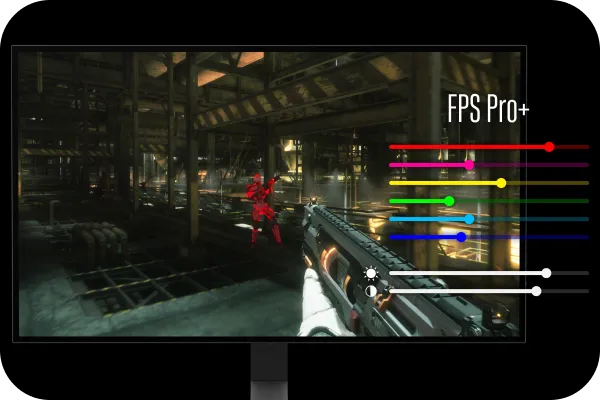Screen dimensions: 600x400
Task: Adjust the magenta color slider knob
Action: click(x=469, y=165)
